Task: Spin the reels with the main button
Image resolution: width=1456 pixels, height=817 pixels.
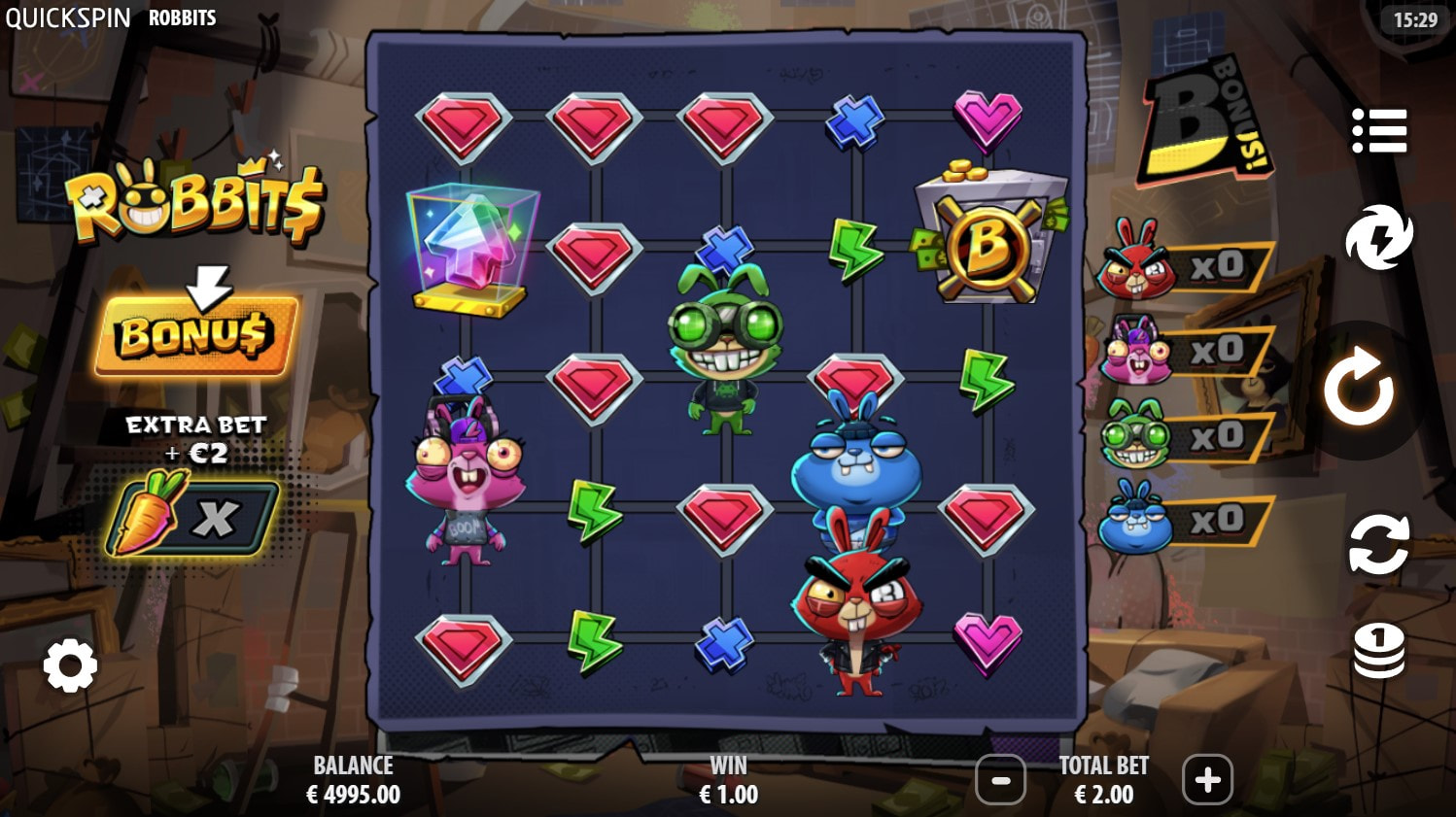Action: (x=1359, y=388)
